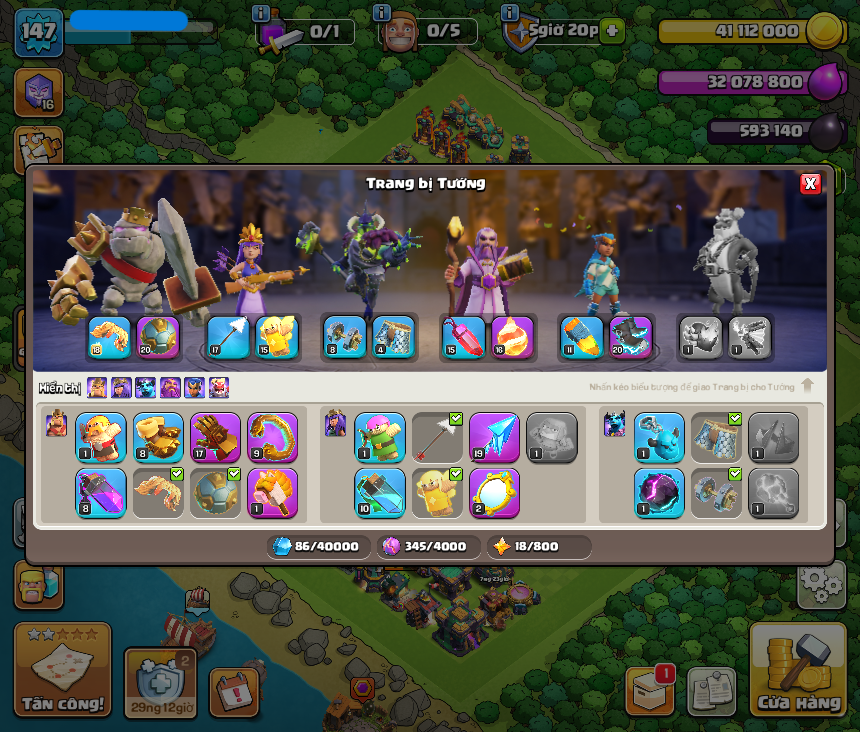Close the Trang bị Tướng window

click(x=810, y=183)
